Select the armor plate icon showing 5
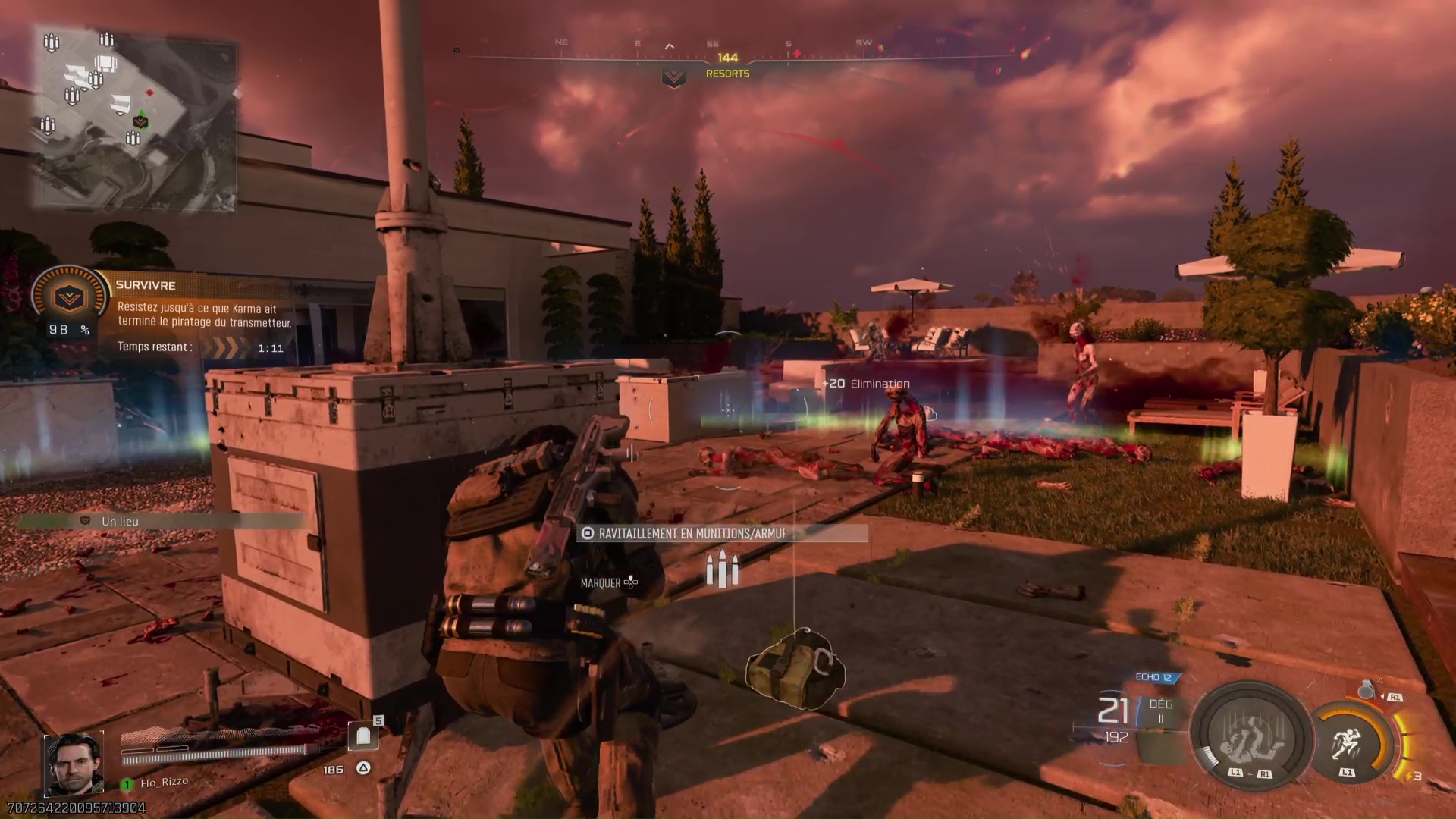 pos(363,735)
